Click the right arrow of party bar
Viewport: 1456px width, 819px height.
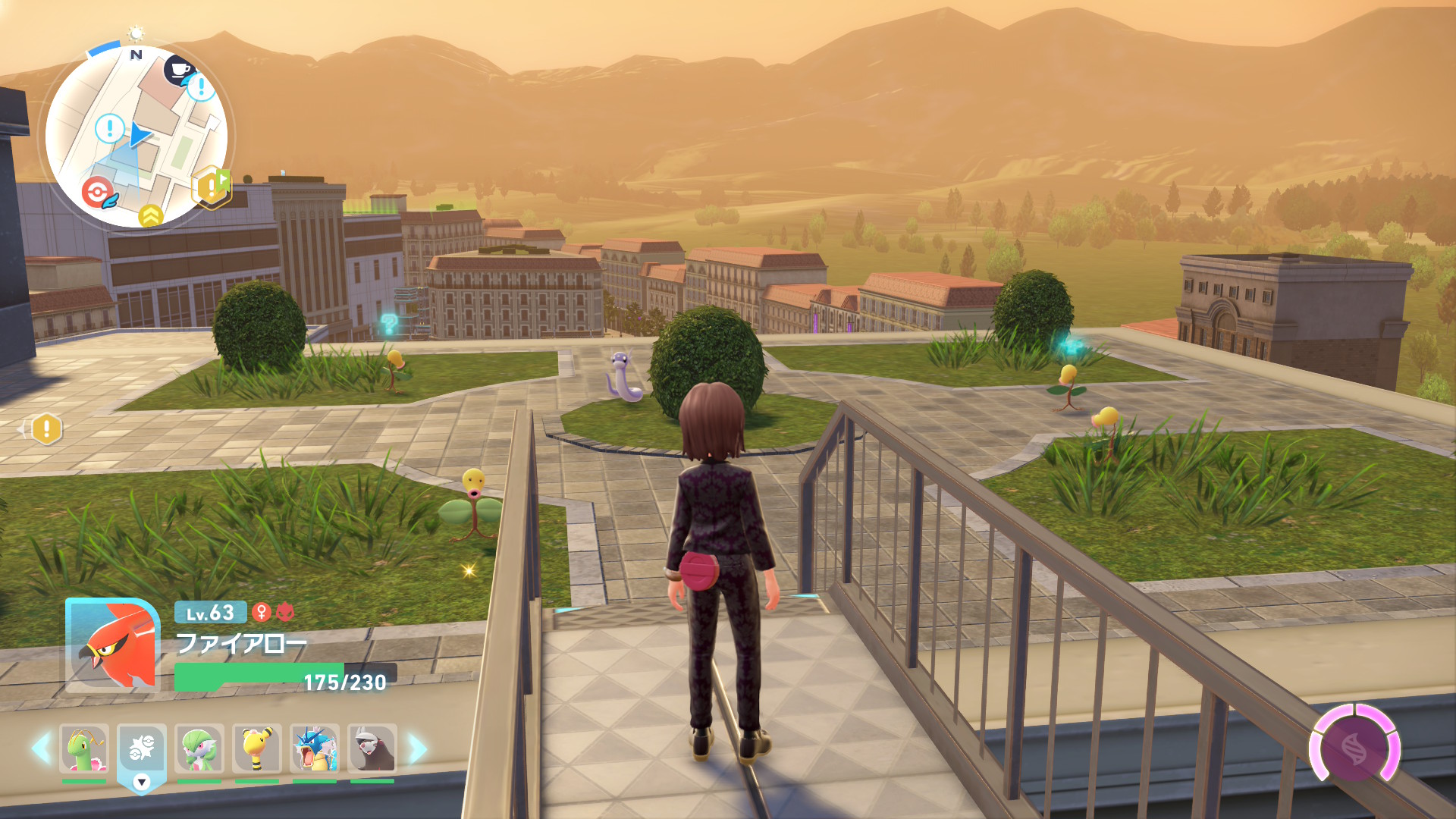[x=418, y=748]
